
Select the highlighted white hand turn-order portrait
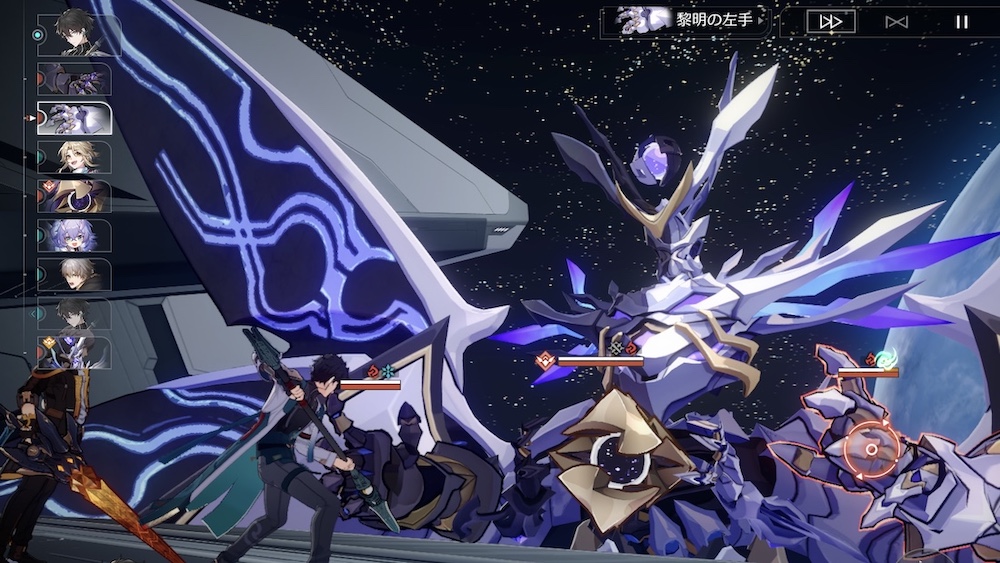pyautogui.click(x=75, y=118)
